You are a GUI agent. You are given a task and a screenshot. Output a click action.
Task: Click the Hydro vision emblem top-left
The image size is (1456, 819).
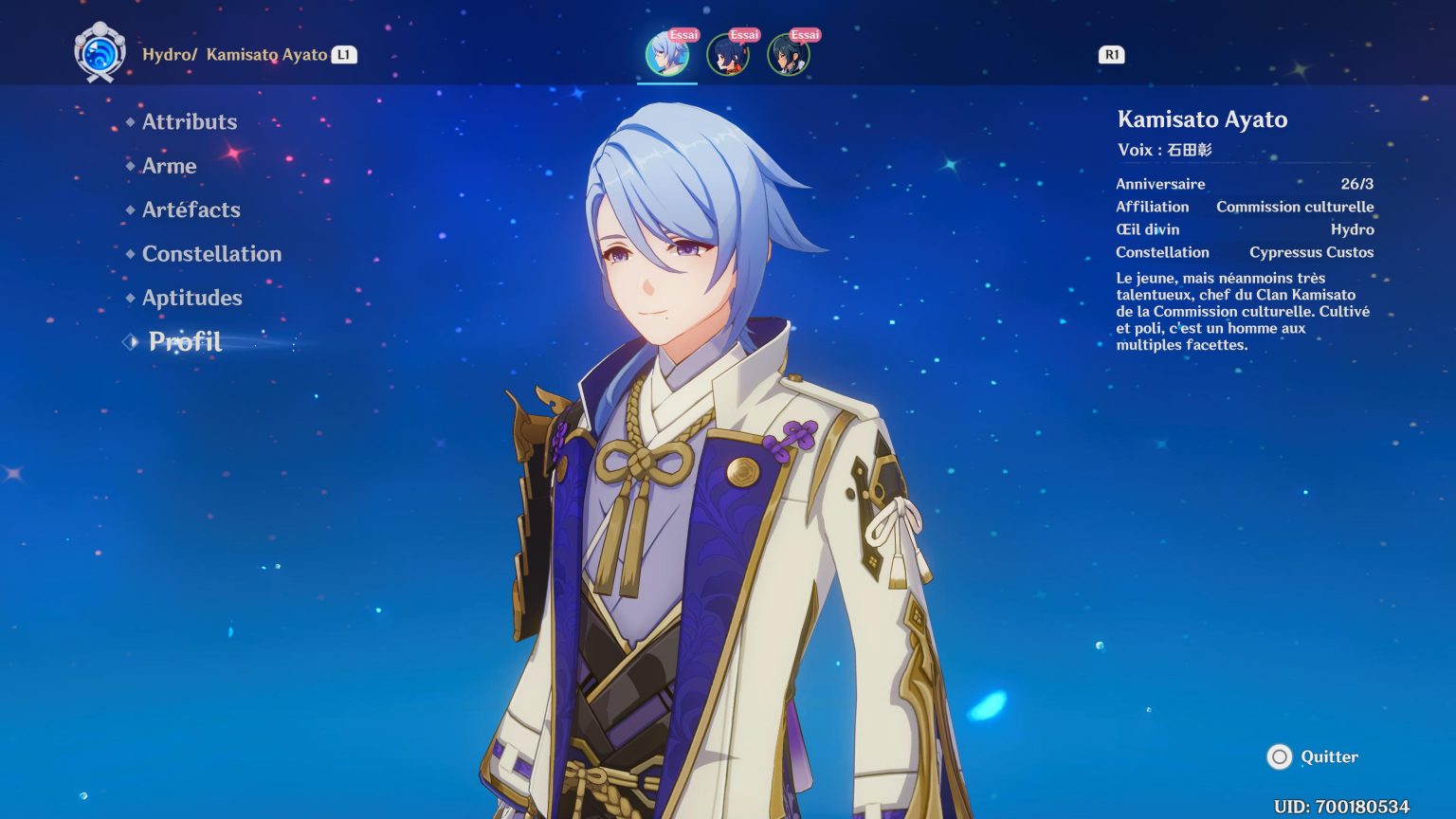tap(98, 50)
